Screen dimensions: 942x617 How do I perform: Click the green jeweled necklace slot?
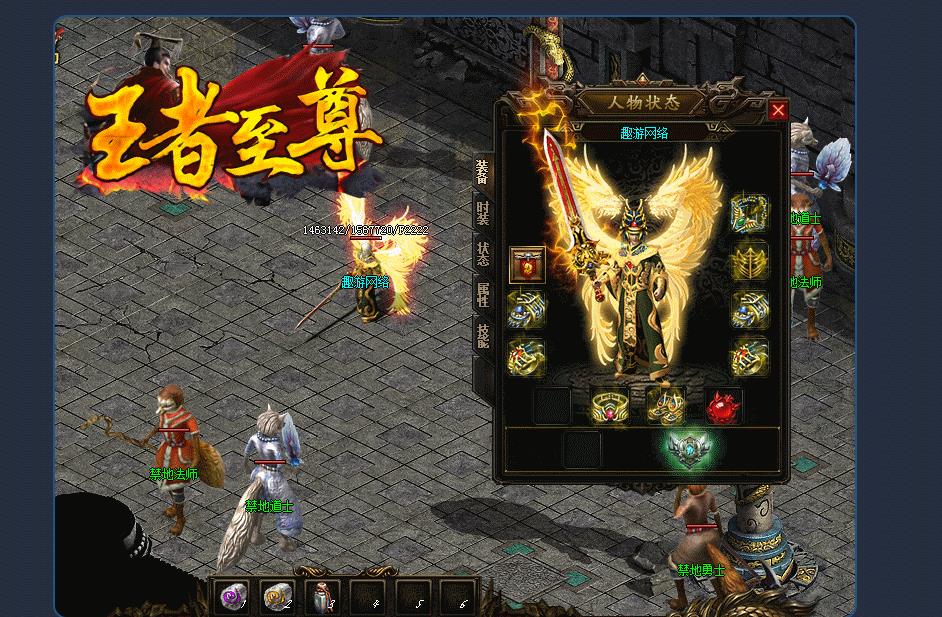click(x=749, y=213)
